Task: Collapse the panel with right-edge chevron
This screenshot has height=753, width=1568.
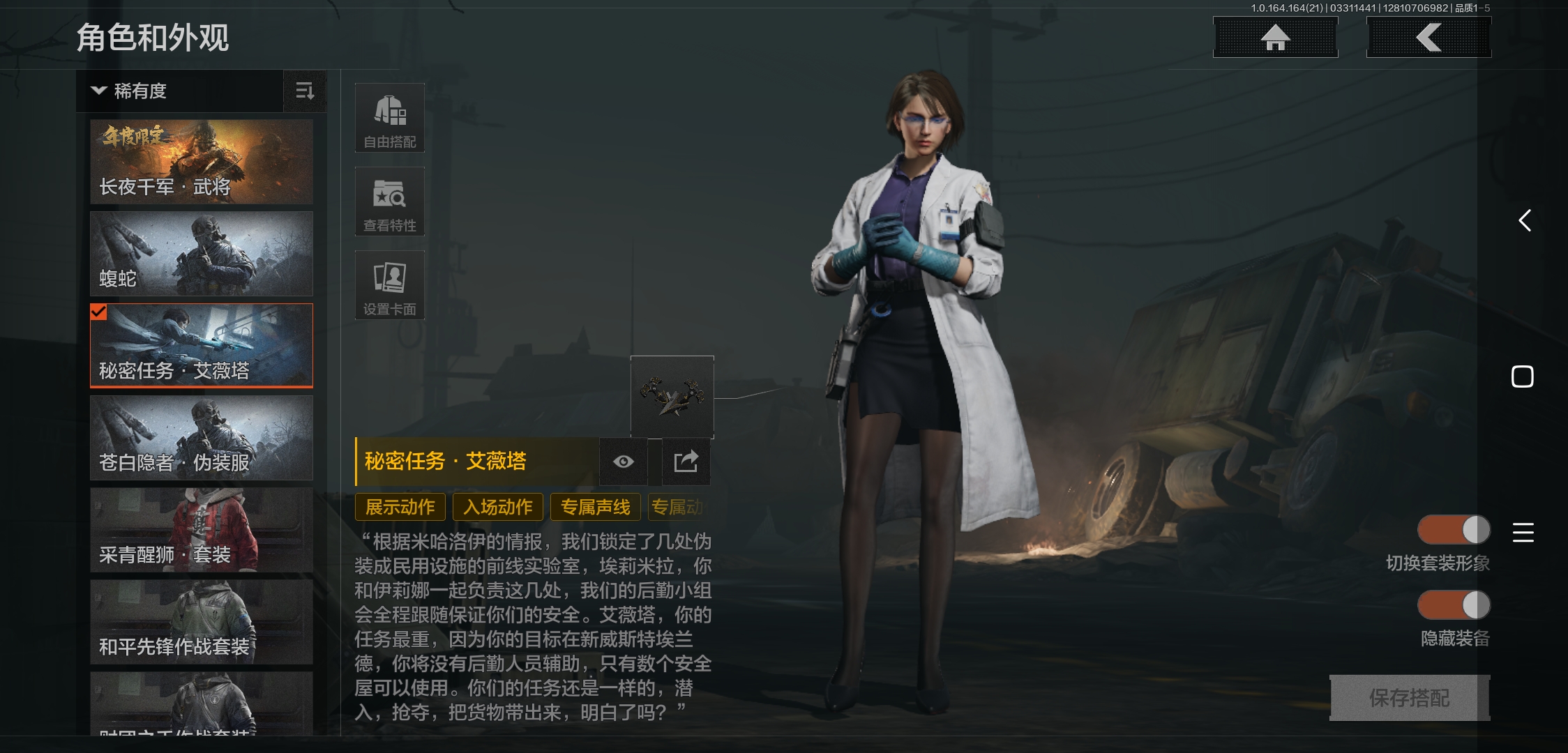Action: coord(1523,220)
